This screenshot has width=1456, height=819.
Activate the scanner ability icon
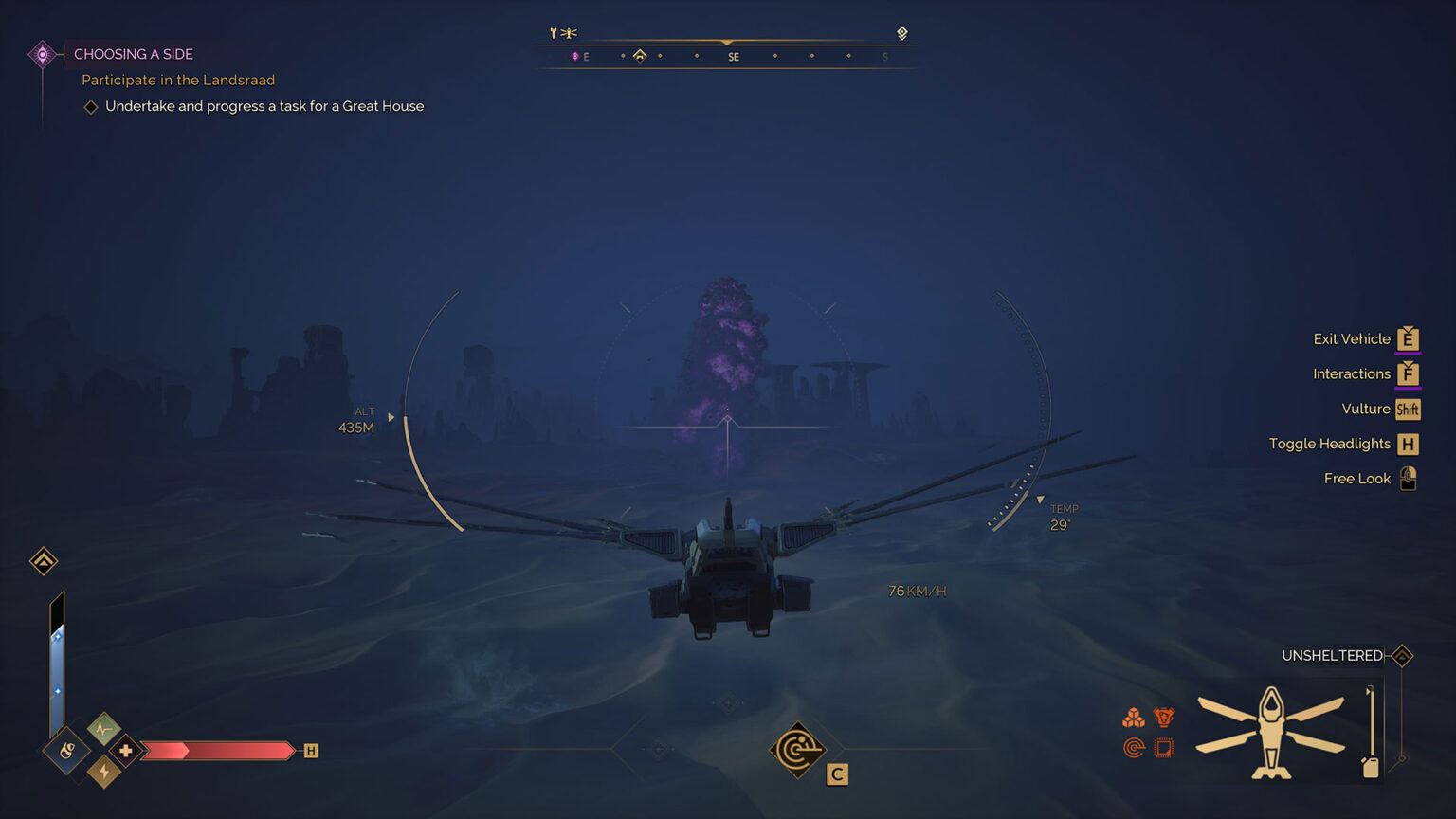797,750
